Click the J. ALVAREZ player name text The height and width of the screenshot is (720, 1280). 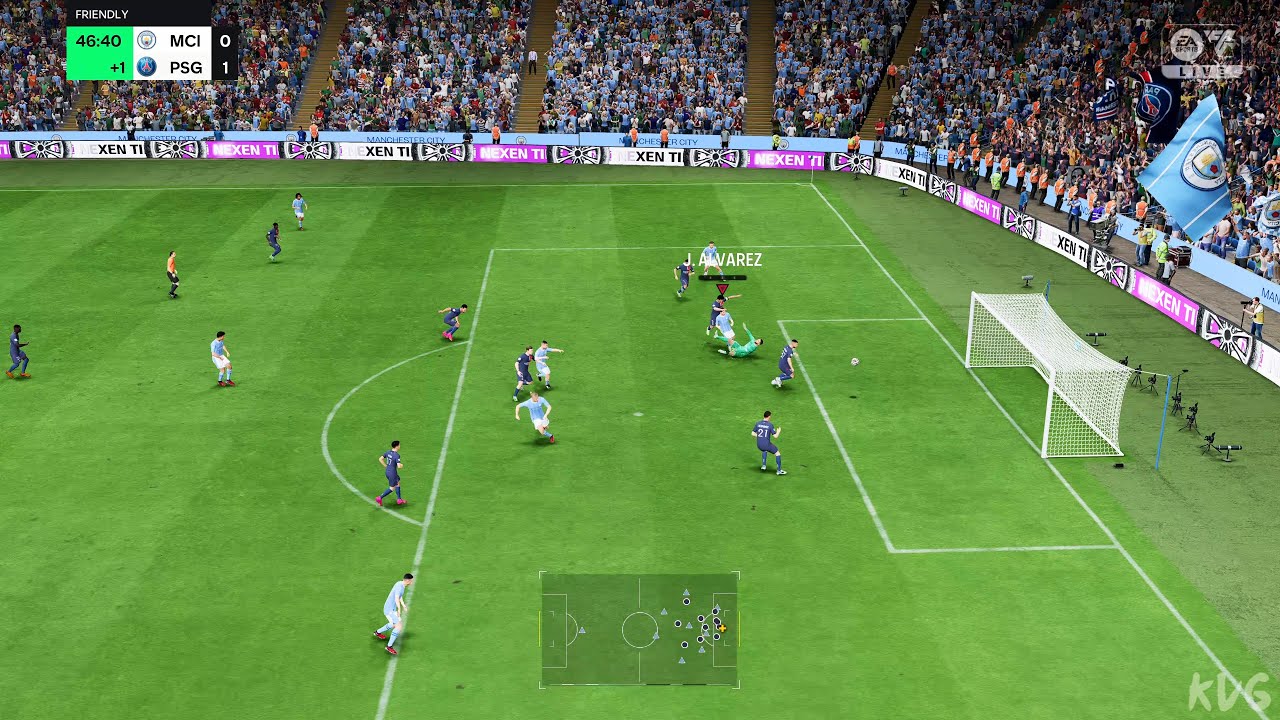[724, 260]
